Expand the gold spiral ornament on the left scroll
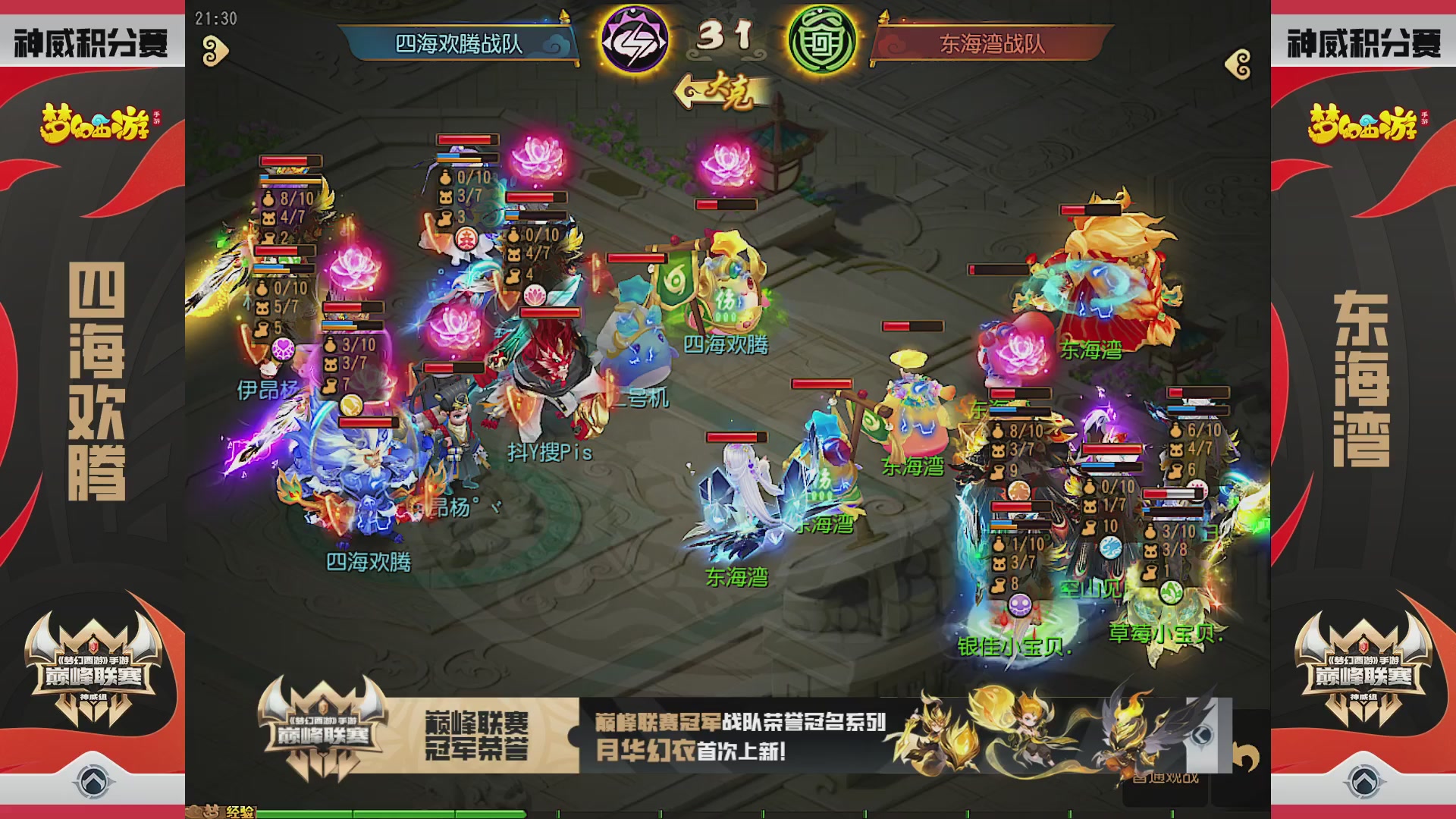The image size is (1456, 819). pyautogui.click(x=215, y=50)
